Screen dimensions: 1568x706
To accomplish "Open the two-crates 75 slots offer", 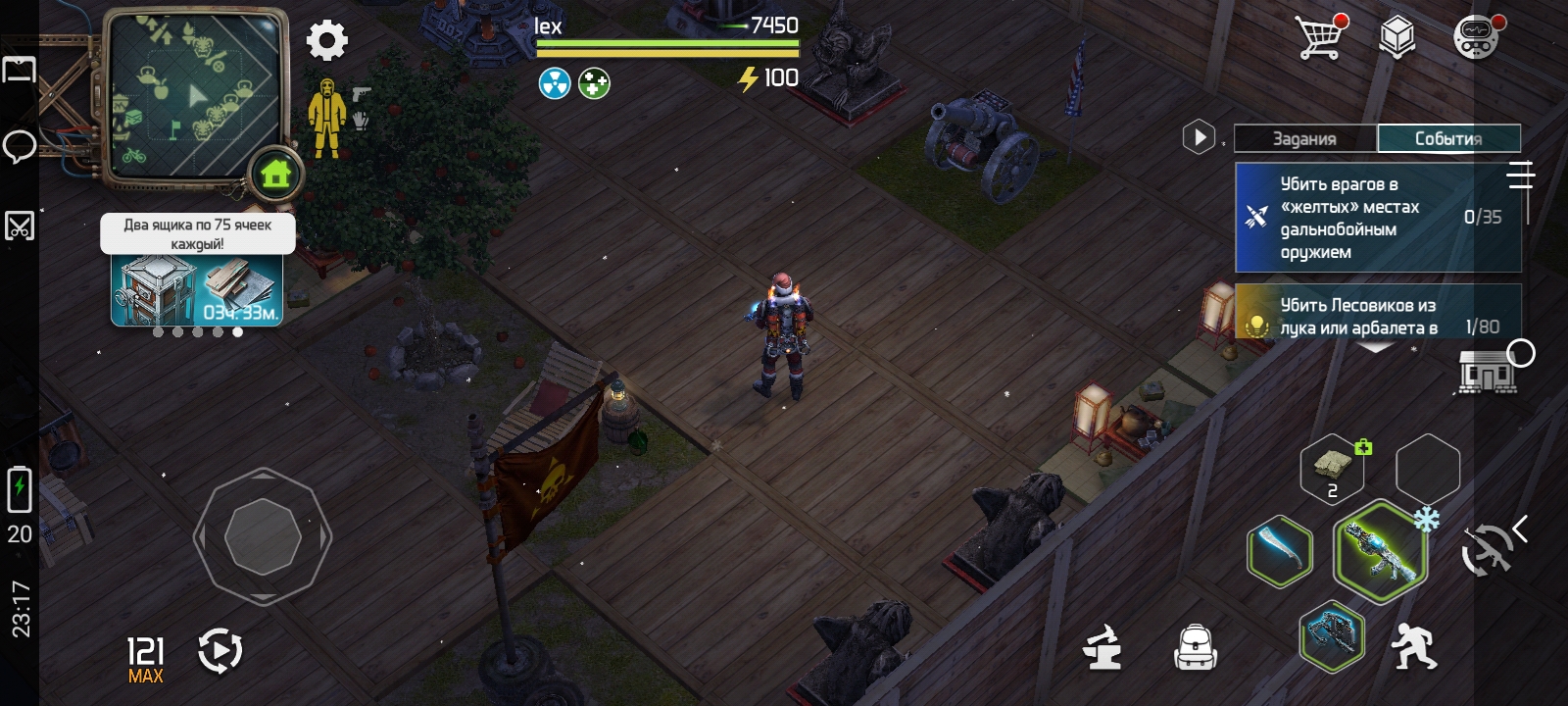I will coord(197,287).
